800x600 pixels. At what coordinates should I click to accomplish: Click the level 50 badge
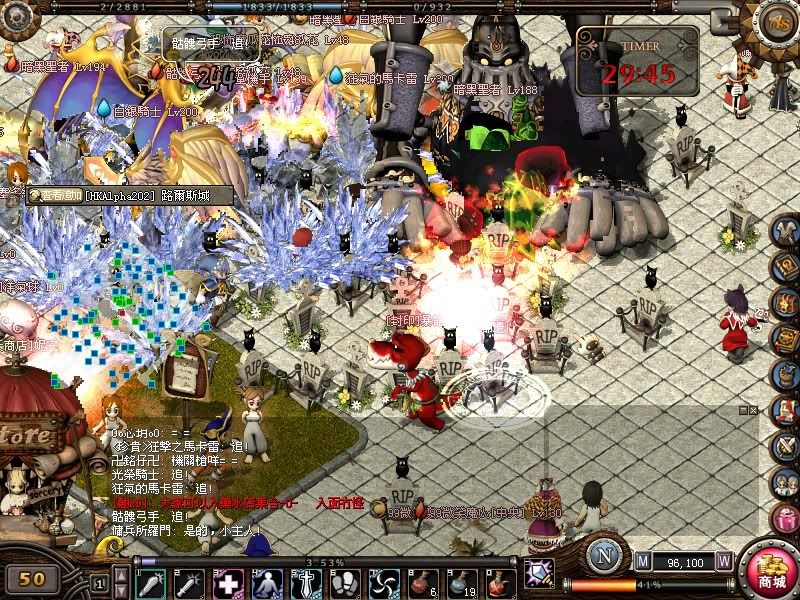33,578
